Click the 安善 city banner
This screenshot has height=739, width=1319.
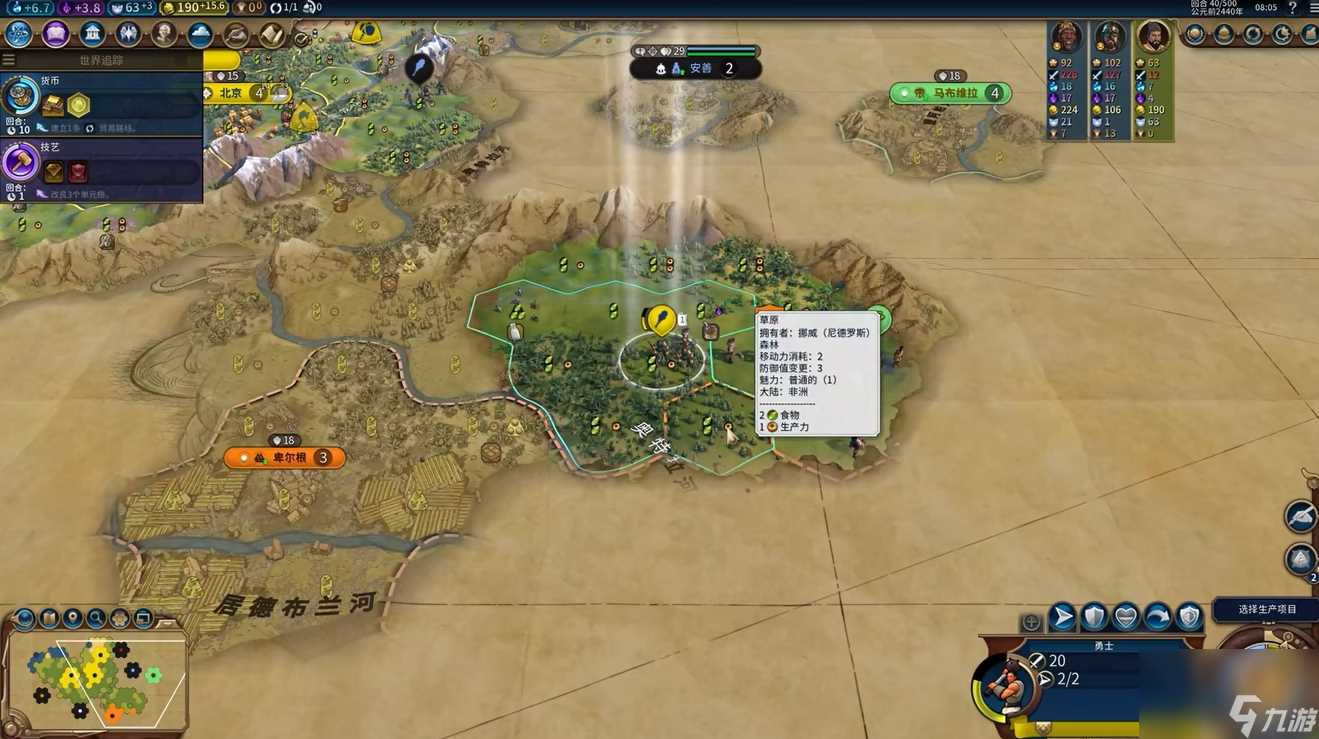point(697,69)
